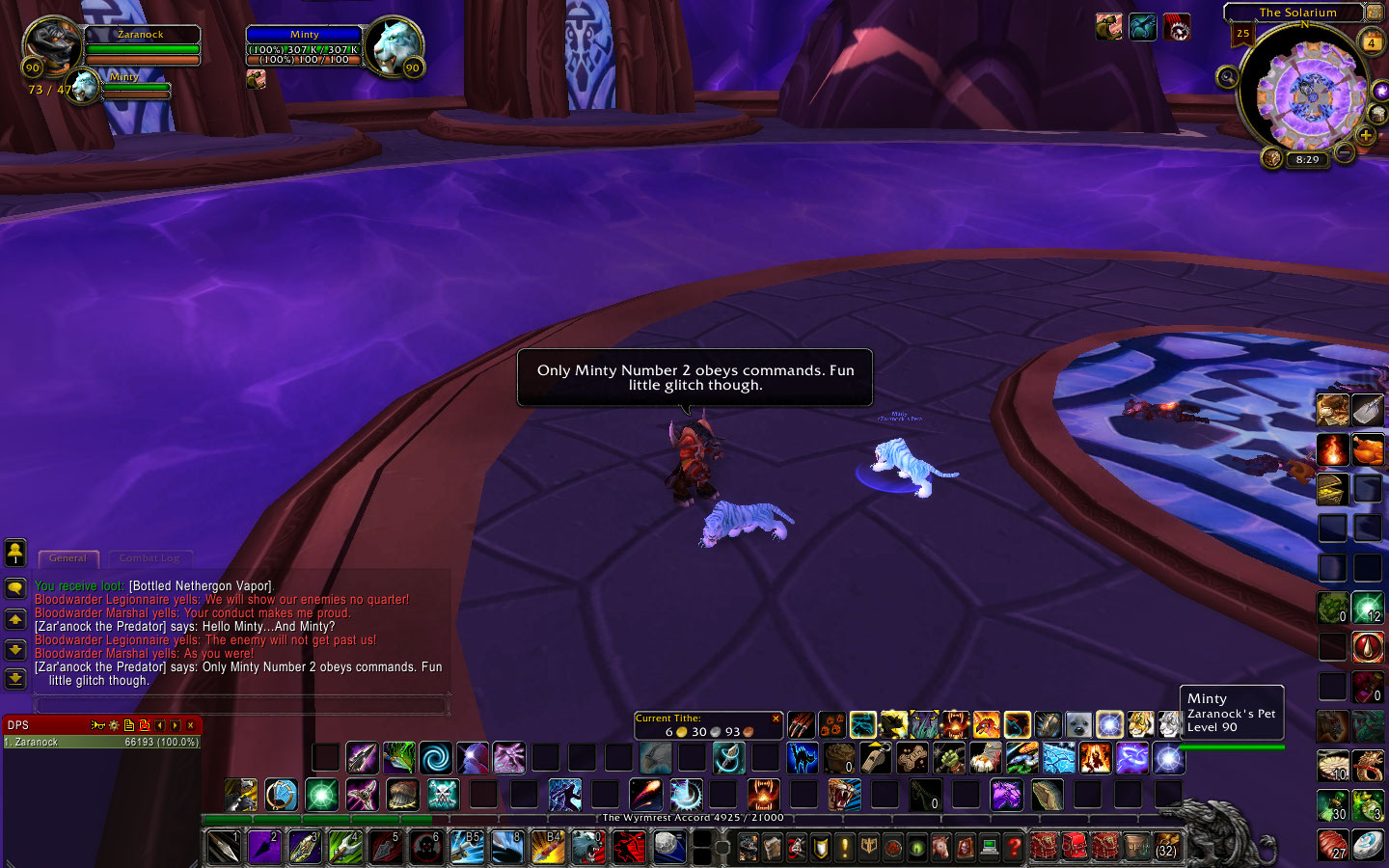The width and height of the screenshot is (1389, 868).
Task: Switch to the Combat Log tab
Action: click(150, 558)
